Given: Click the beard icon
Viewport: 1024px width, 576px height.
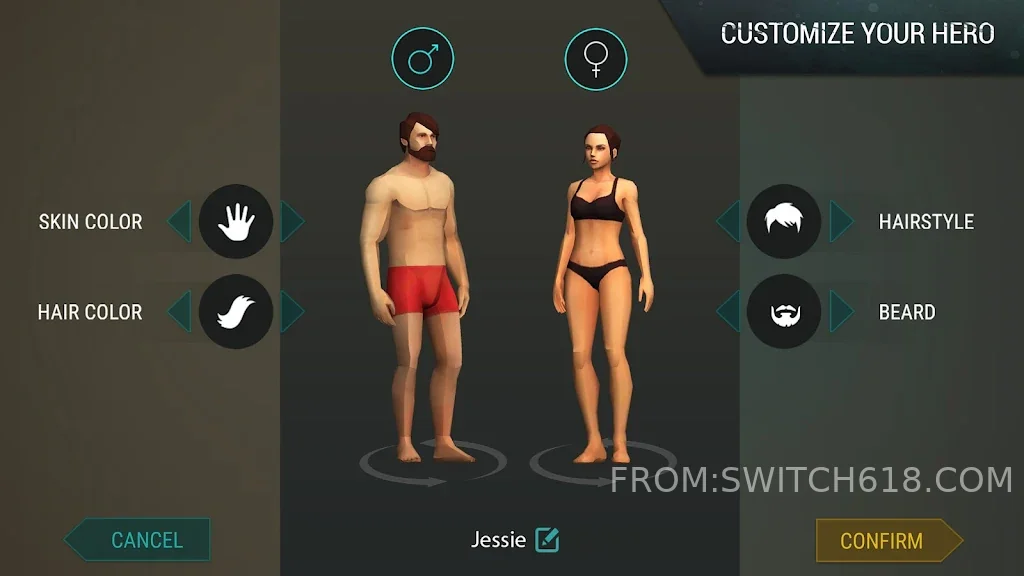Looking at the screenshot, I should (784, 312).
